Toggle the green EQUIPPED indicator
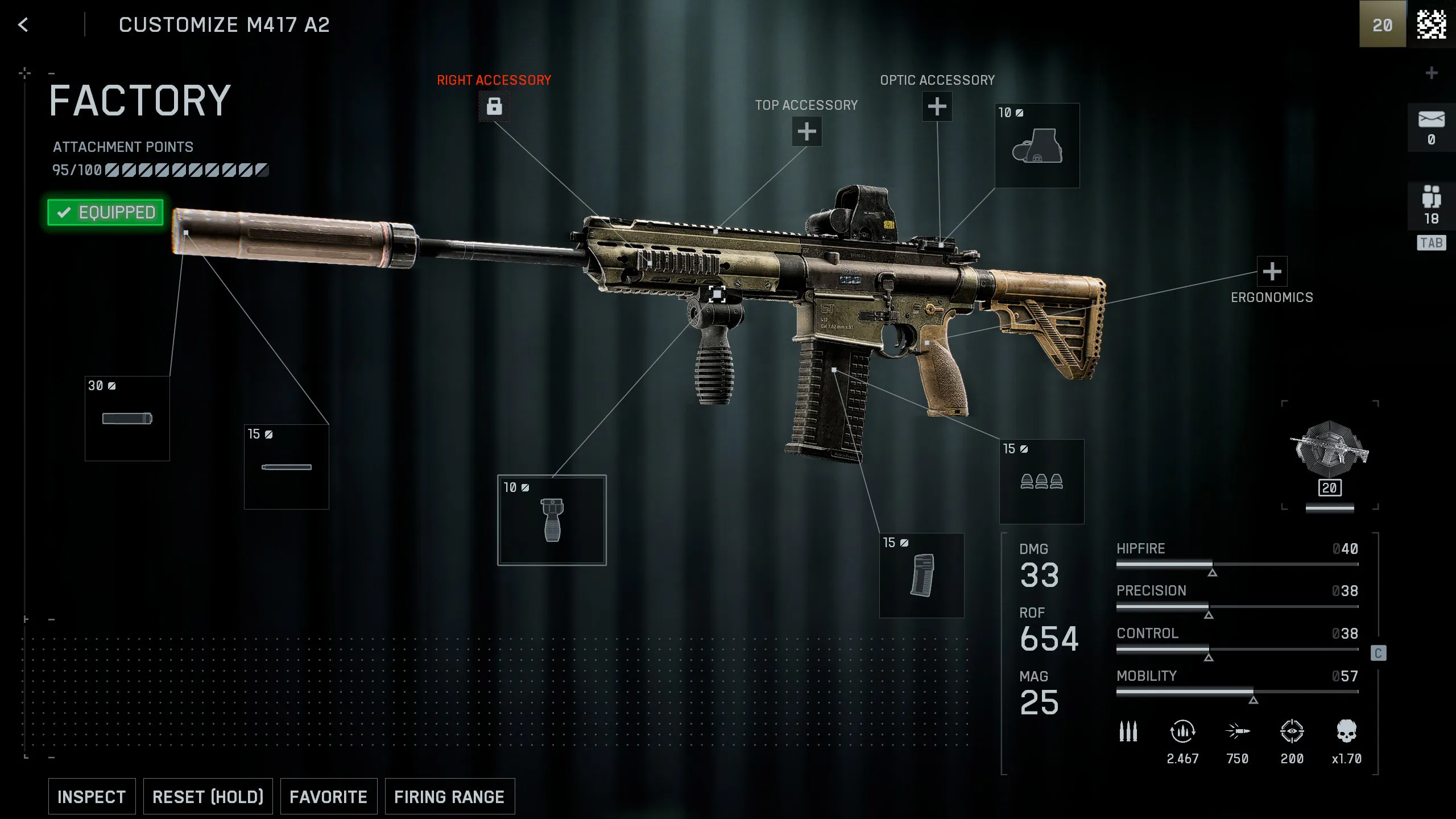The height and width of the screenshot is (819, 1456). [x=105, y=212]
